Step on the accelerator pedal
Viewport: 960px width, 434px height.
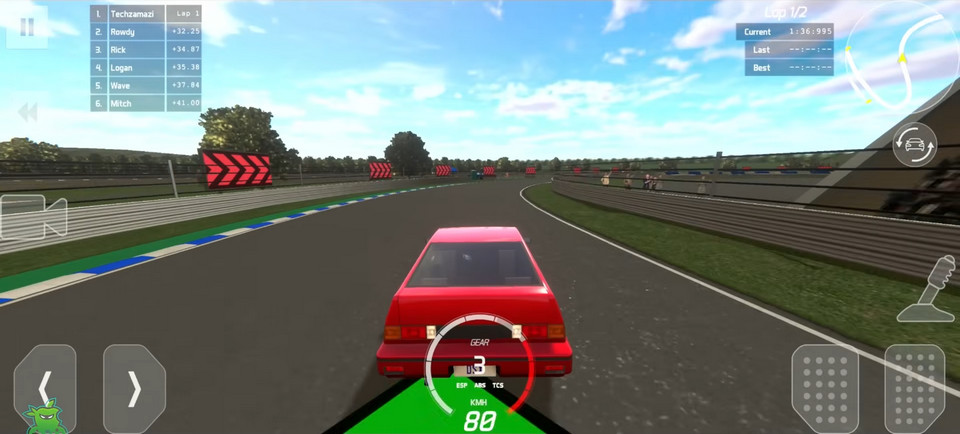(914, 388)
